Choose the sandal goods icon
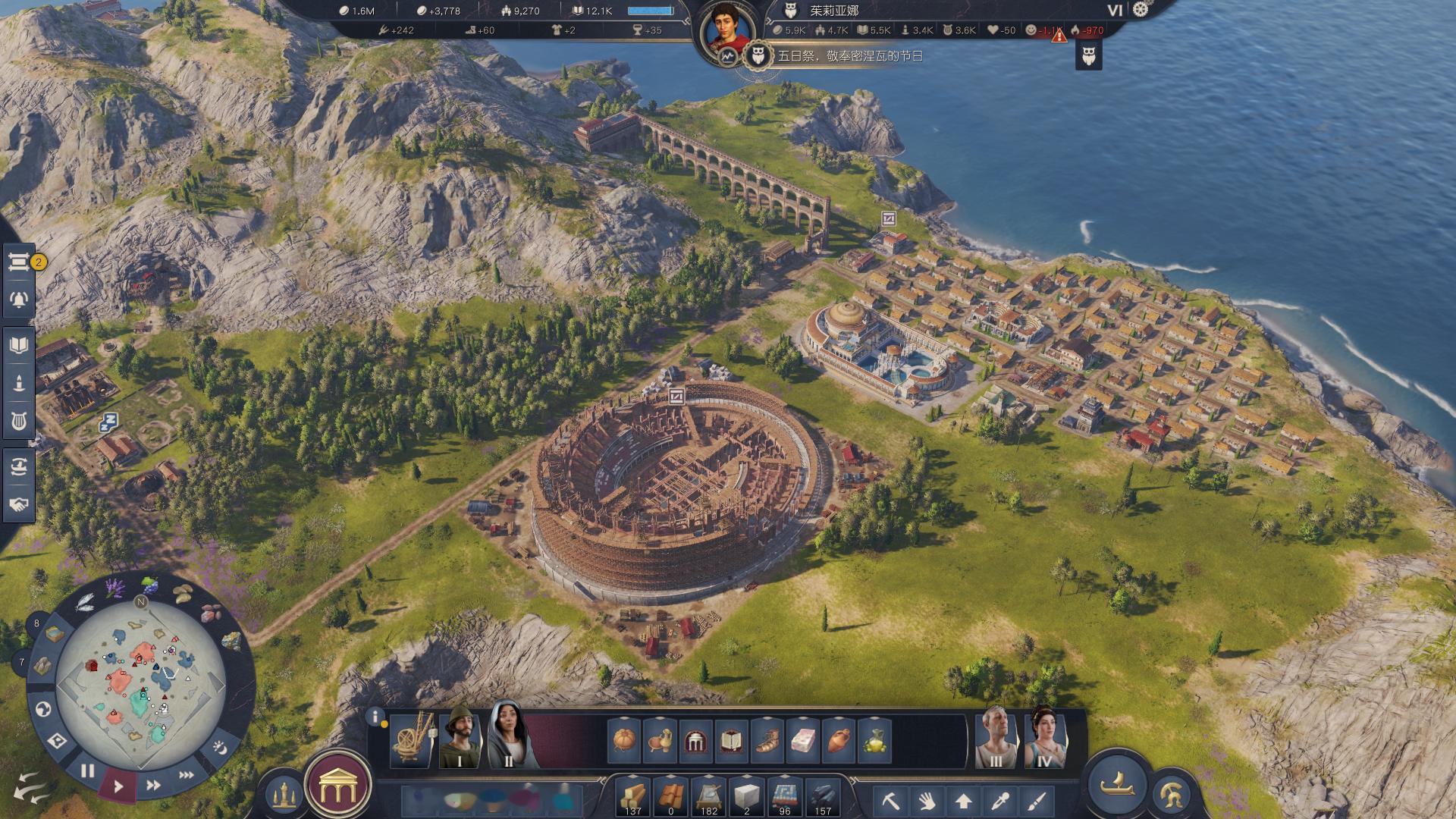 tap(765, 741)
